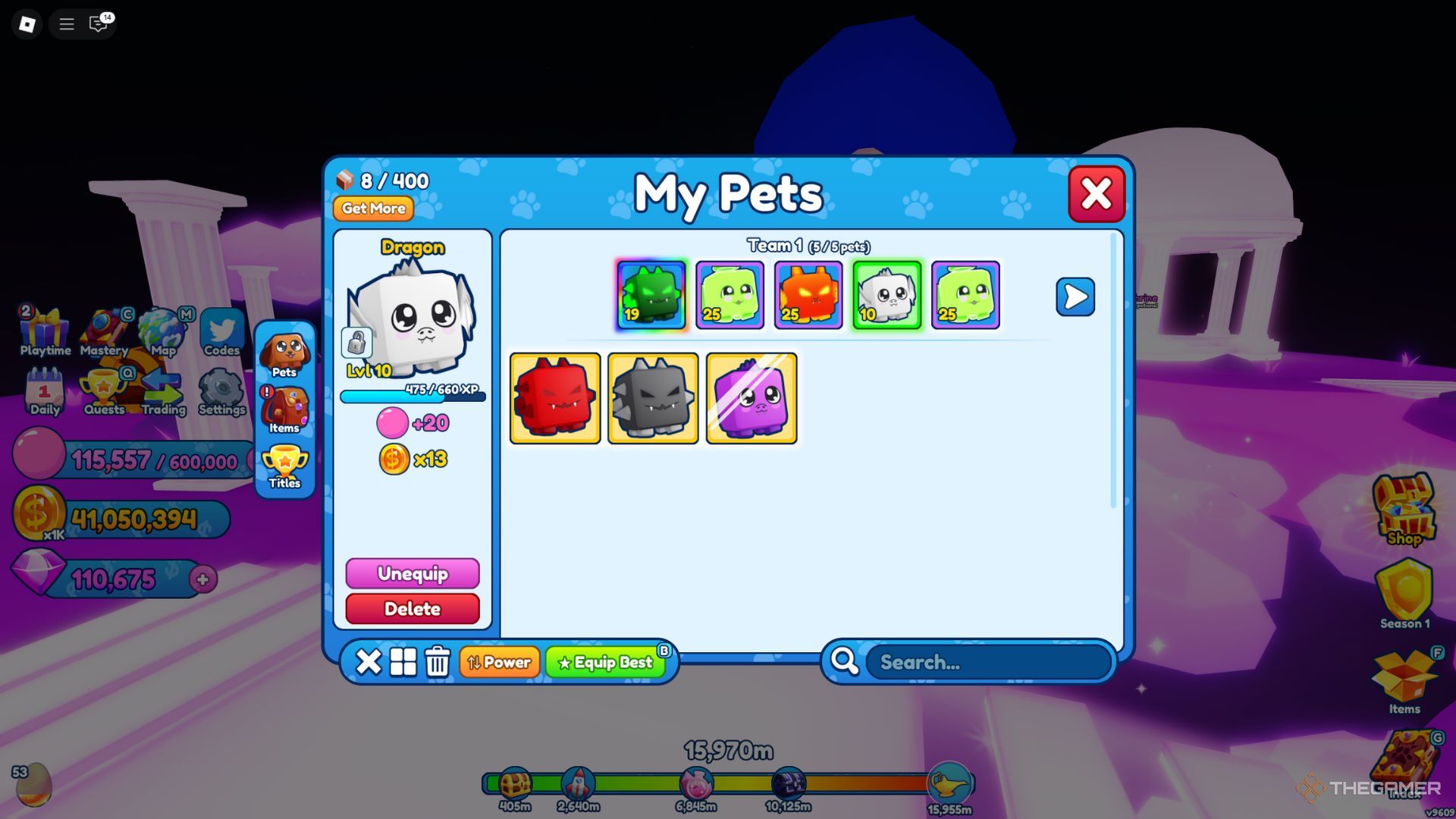Focus the pet Search field

990,663
